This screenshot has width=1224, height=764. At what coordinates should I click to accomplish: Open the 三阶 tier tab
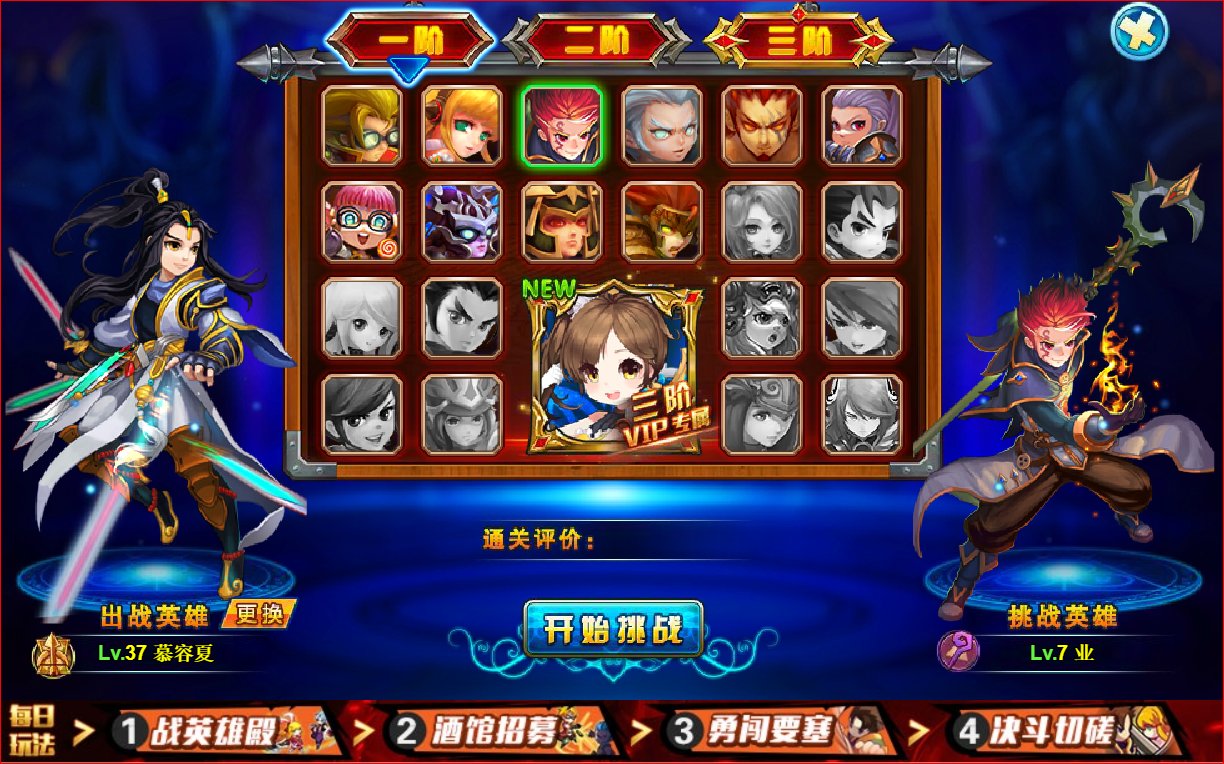pos(797,40)
